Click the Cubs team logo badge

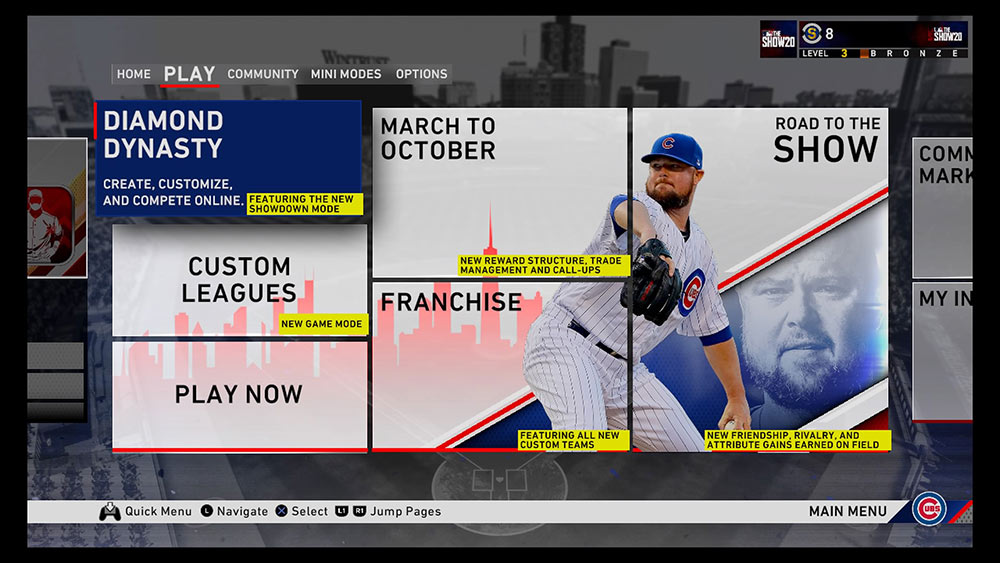(929, 509)
